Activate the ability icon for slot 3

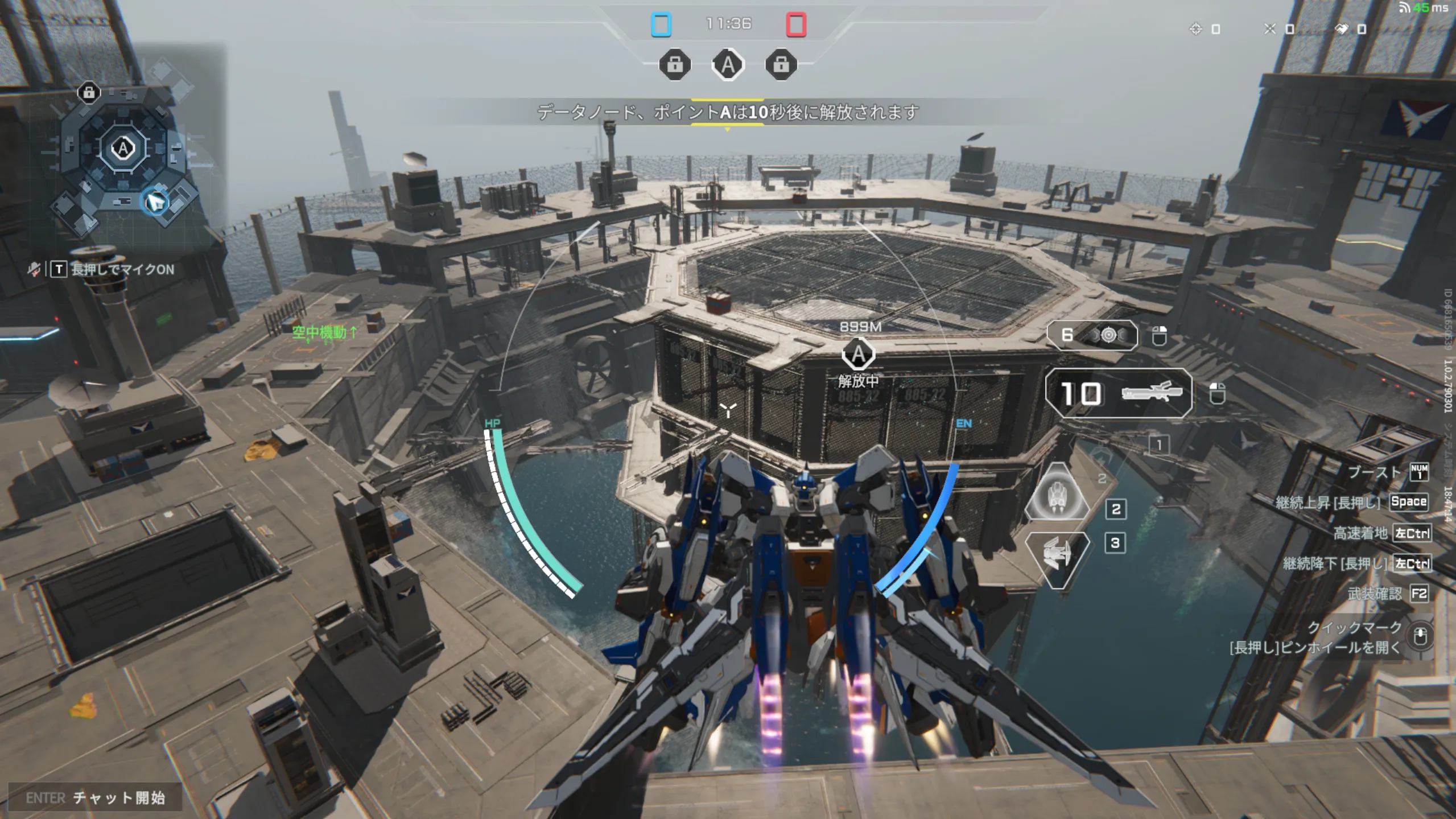[x=1057, y=556]
